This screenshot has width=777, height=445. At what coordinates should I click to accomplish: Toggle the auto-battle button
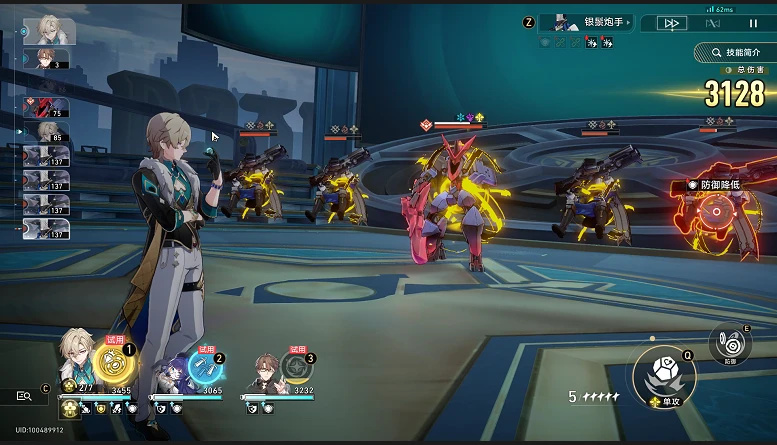(713, 23)
